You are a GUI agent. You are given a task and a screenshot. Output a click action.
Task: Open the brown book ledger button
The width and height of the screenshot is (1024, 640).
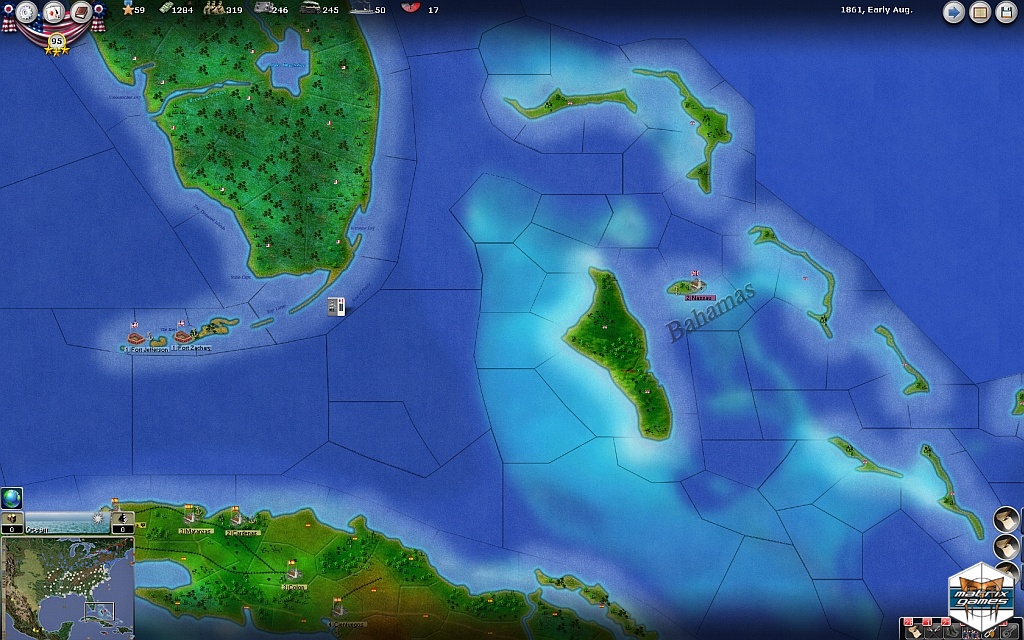(x=81, y=13)
